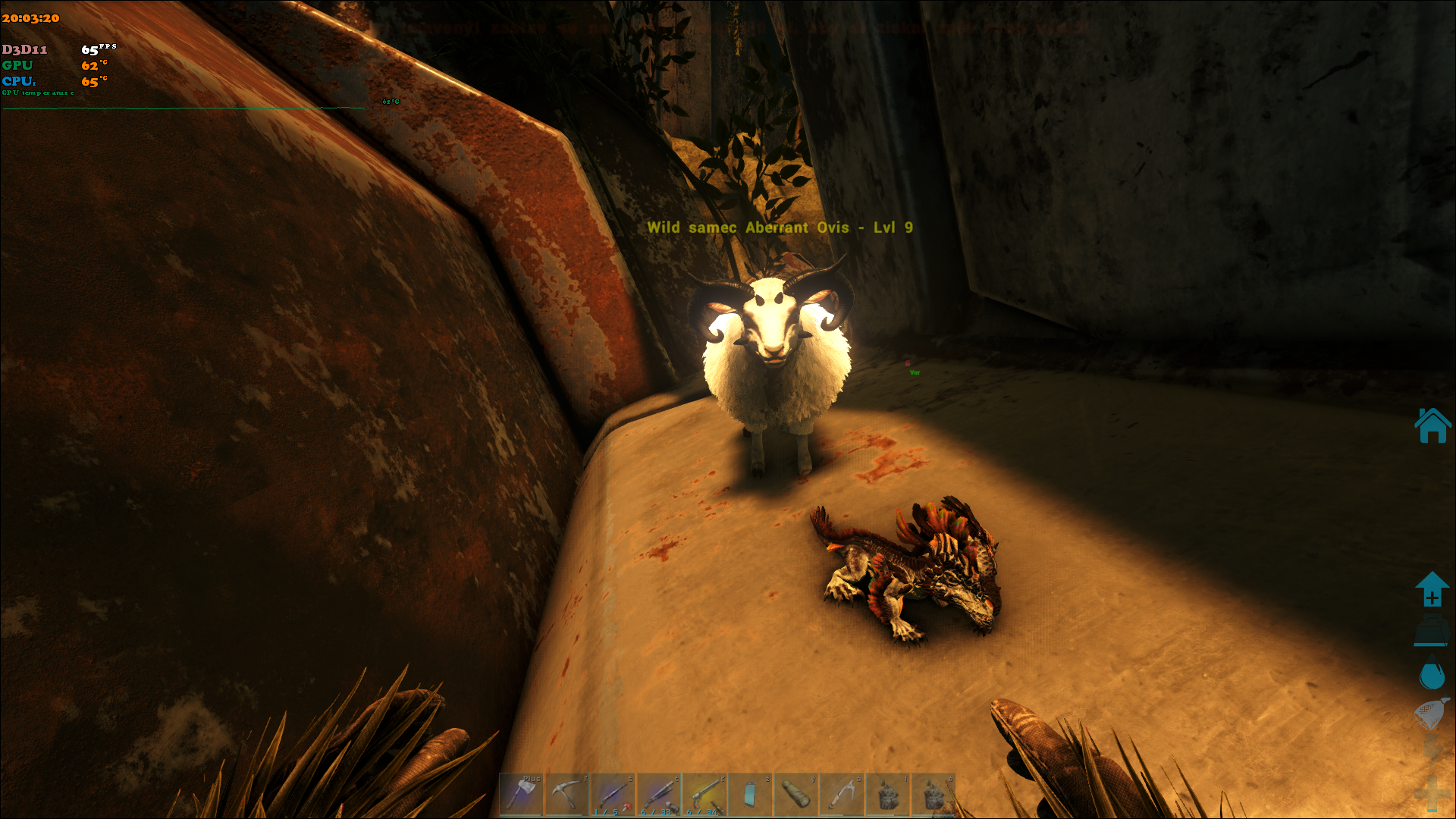The height and width of the screenshot is (819, 1456).
Task: Select the dart rifle showing 1 / 5
Action: [x=613, y=794]
